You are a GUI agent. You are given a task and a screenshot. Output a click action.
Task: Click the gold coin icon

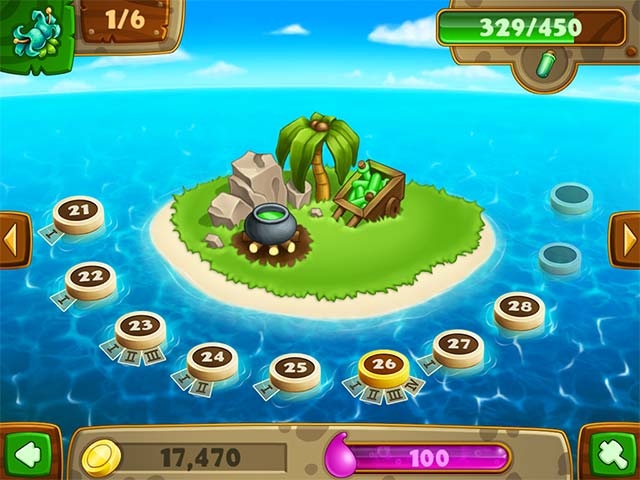tap(101, 457)
